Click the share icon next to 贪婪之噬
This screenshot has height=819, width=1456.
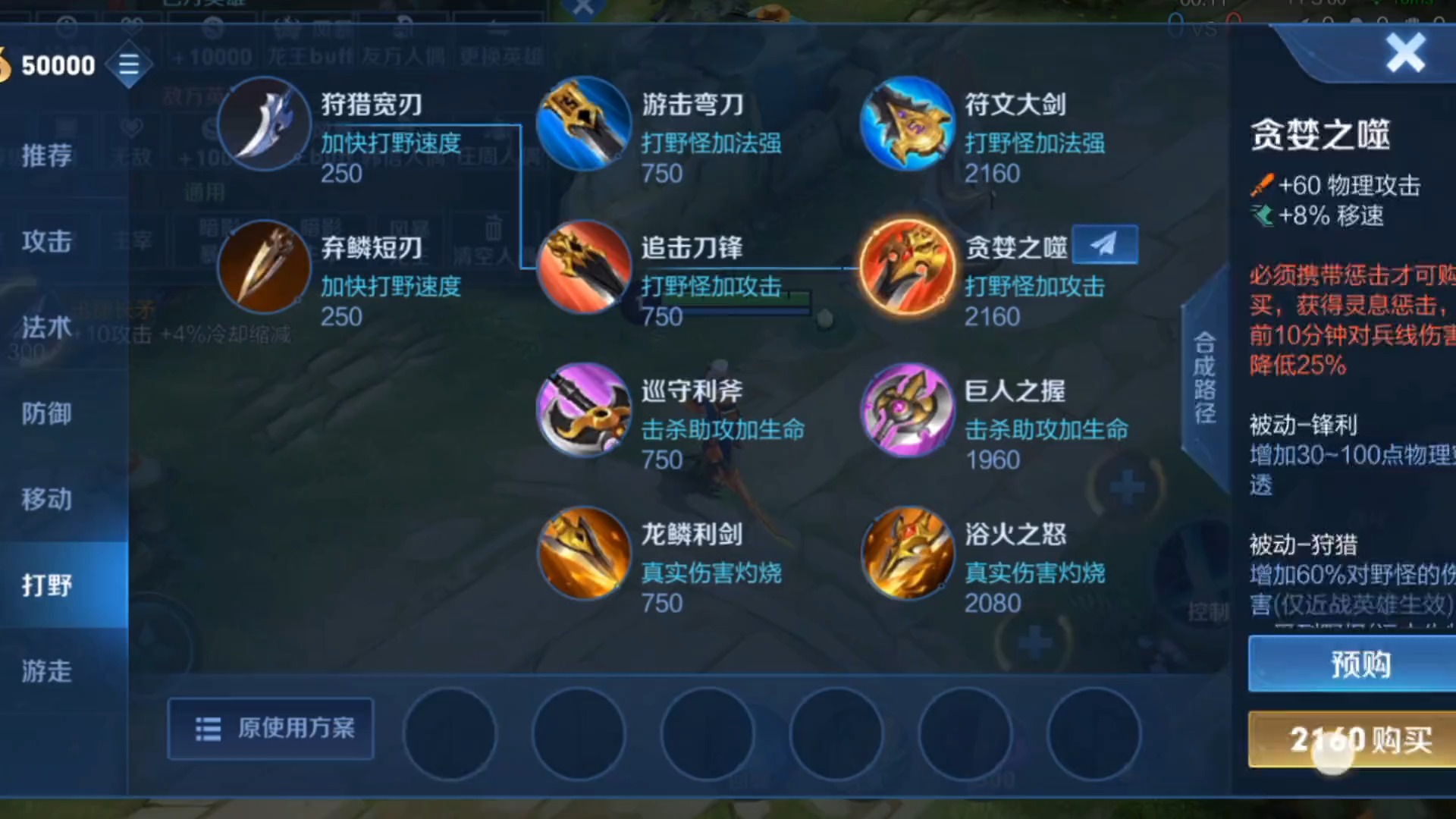(1105, 244)
